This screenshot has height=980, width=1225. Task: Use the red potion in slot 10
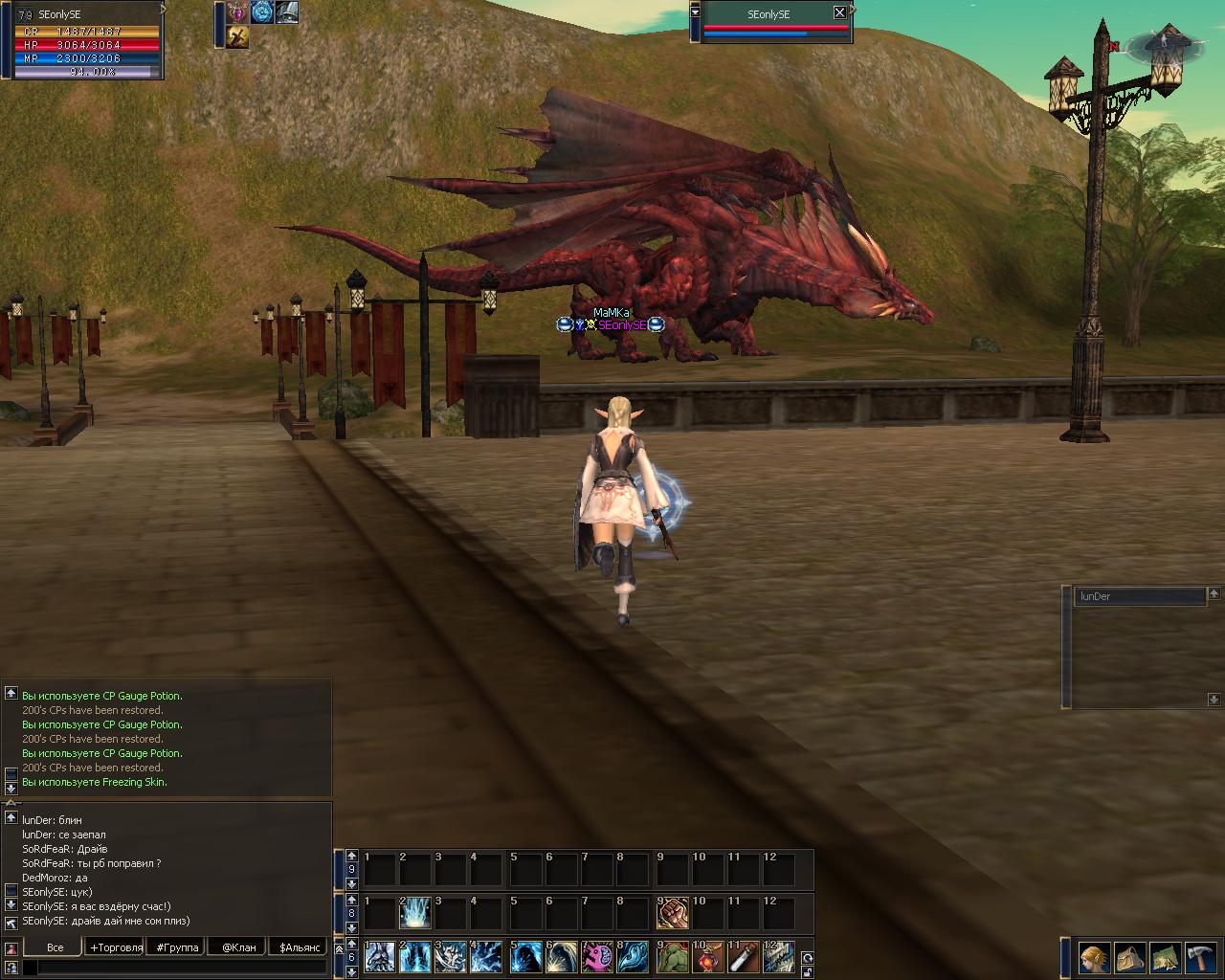(708, 958)
